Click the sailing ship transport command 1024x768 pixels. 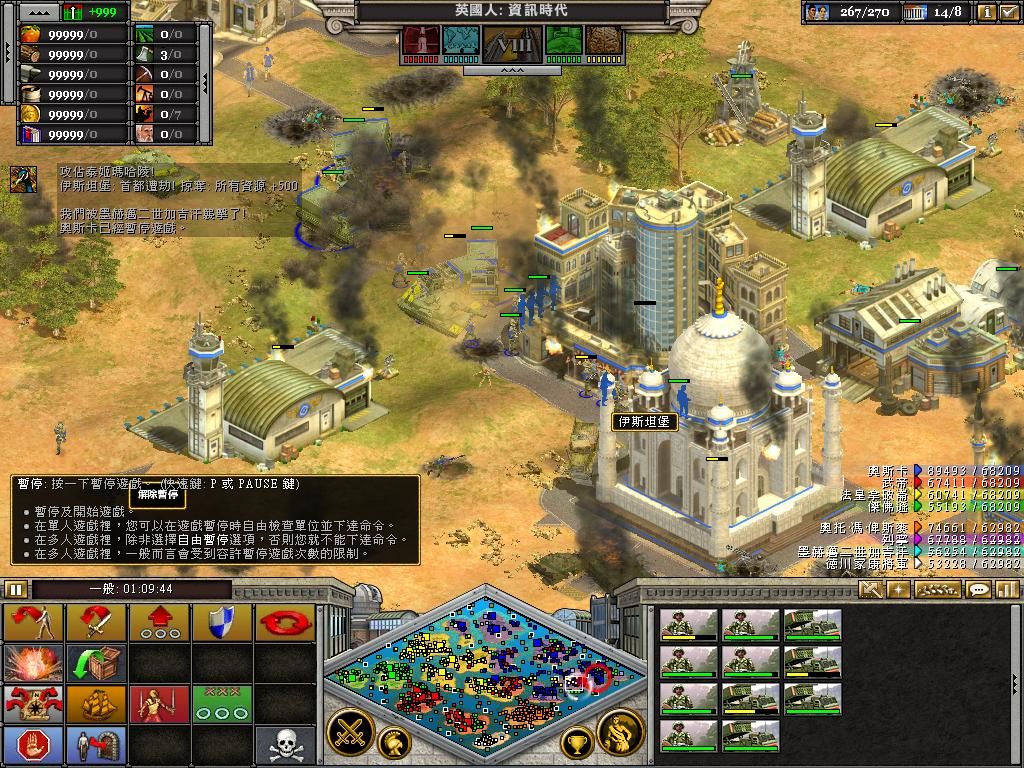[x=96, y=704]
